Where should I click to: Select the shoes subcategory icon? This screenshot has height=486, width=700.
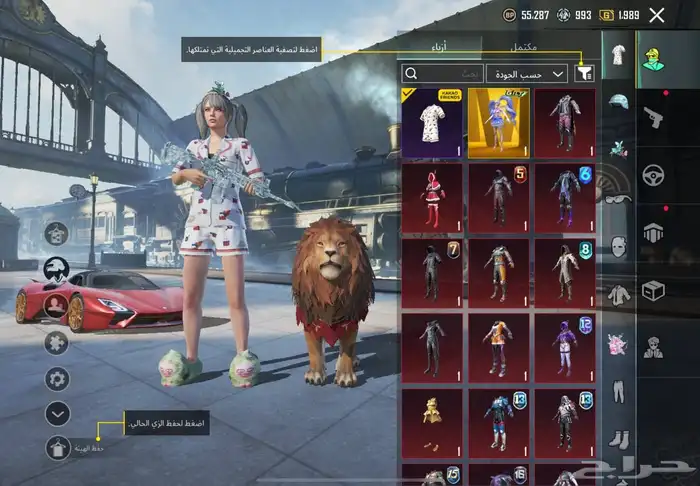click(618, 438)
